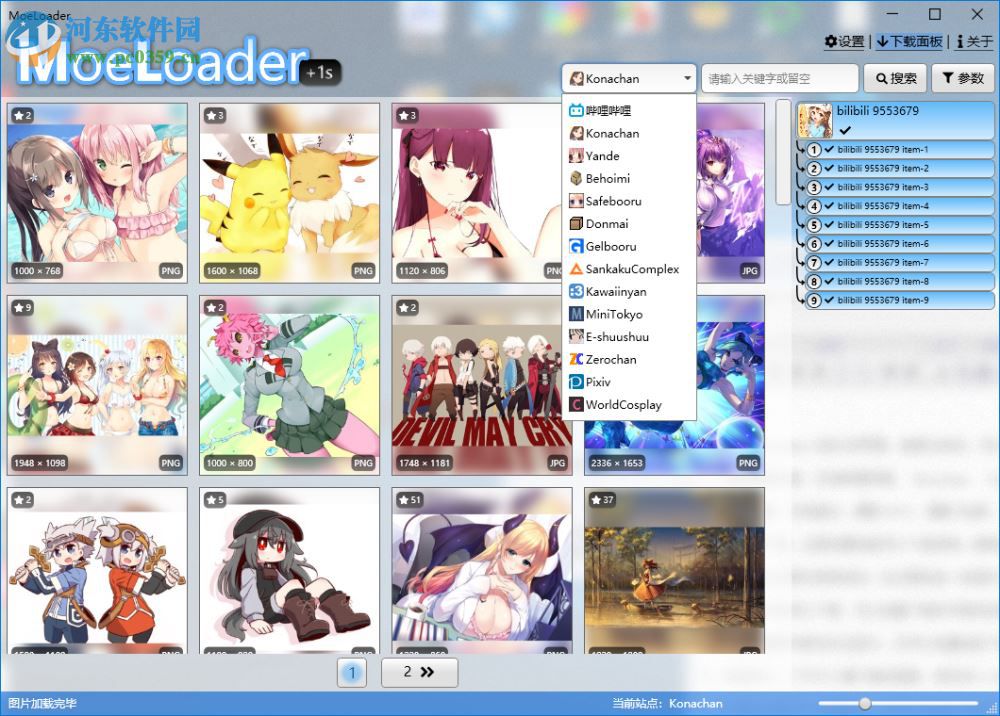The width and height of the screenshot is (1000, 716).
Task: Start the search with the 搜索 button
Action: click(x=895, y=78)
